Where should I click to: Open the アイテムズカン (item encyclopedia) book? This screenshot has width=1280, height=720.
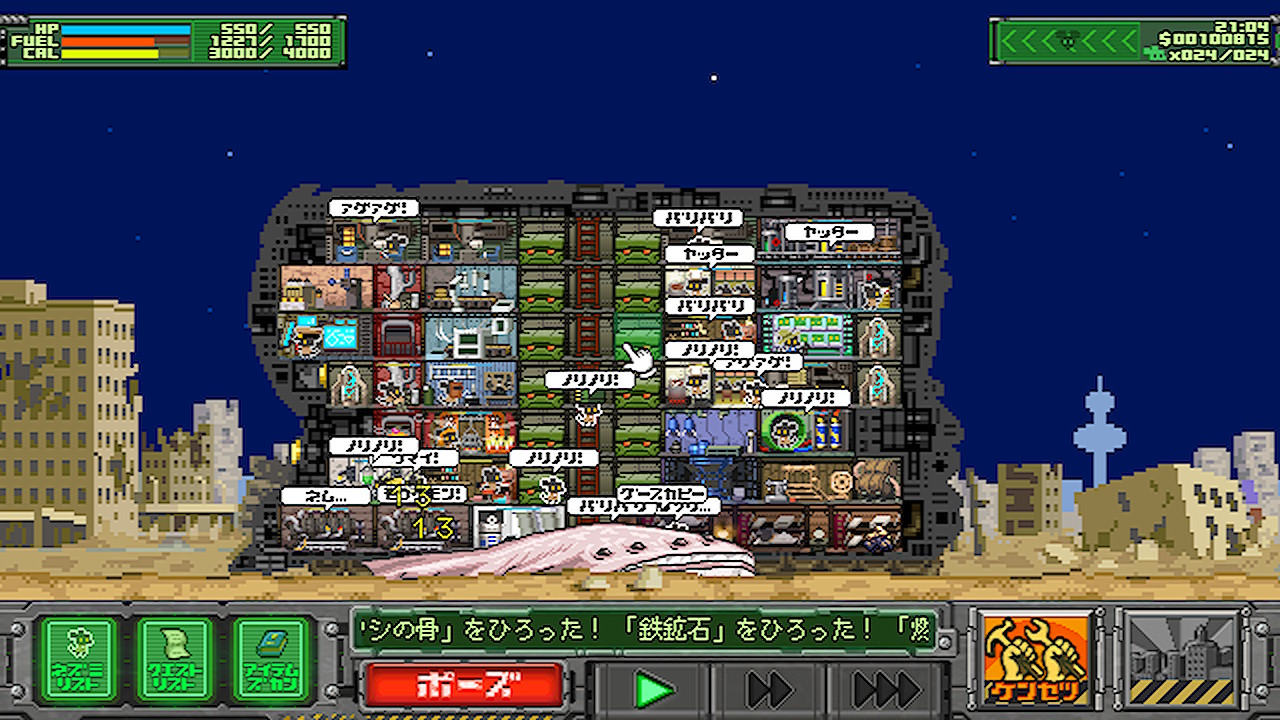(272, 659)
